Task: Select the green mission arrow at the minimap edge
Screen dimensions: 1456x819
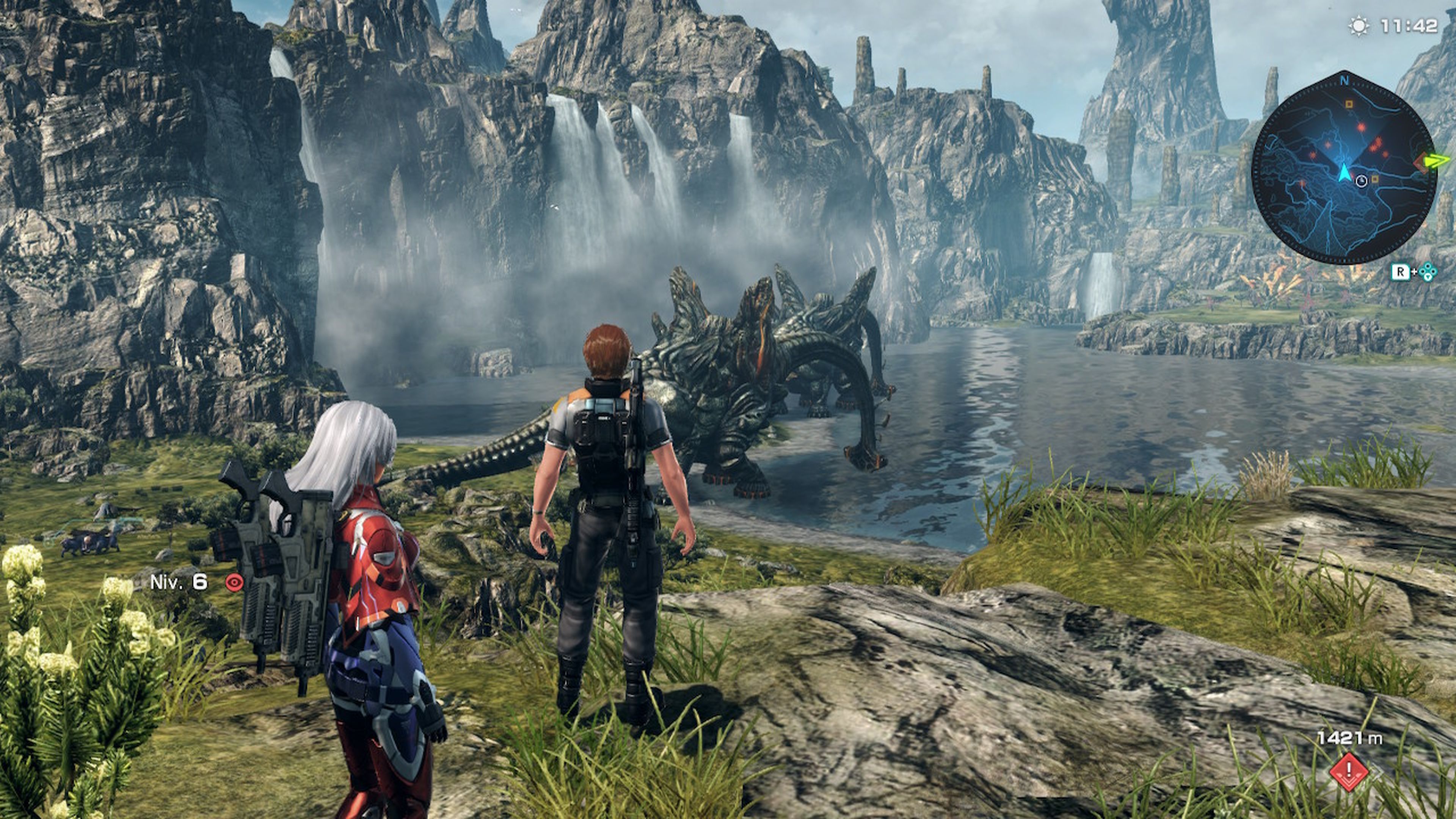Action: point(1437,161)
